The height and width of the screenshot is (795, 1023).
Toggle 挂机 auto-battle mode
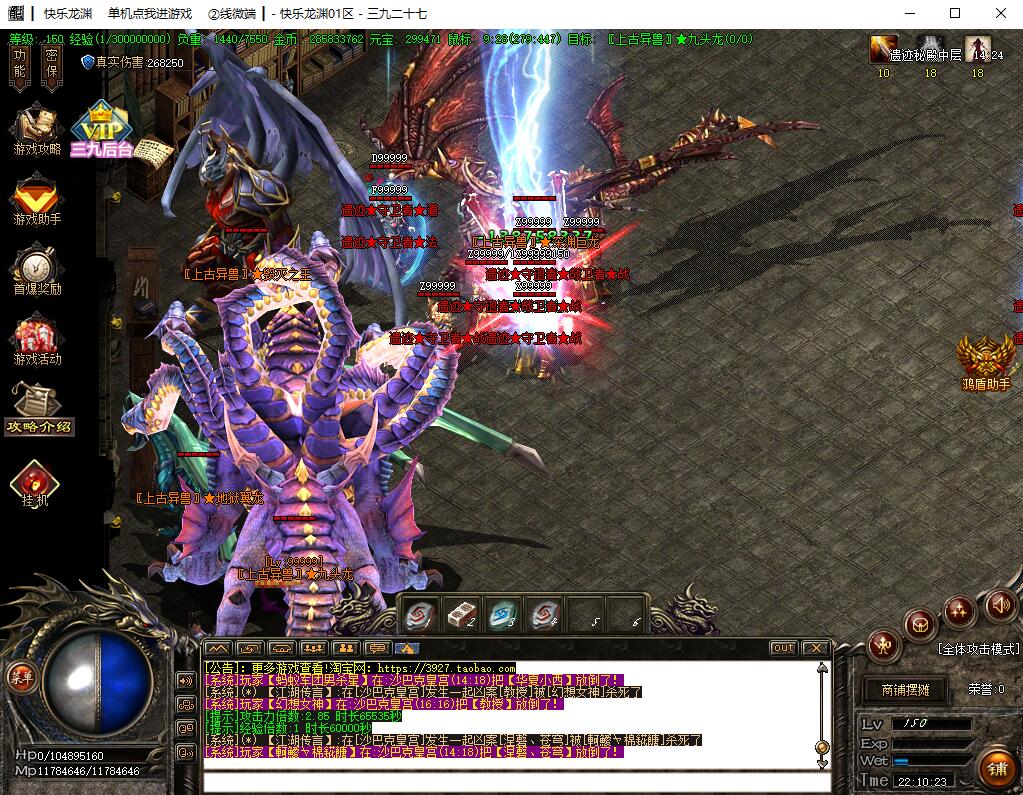pos(35,483)
